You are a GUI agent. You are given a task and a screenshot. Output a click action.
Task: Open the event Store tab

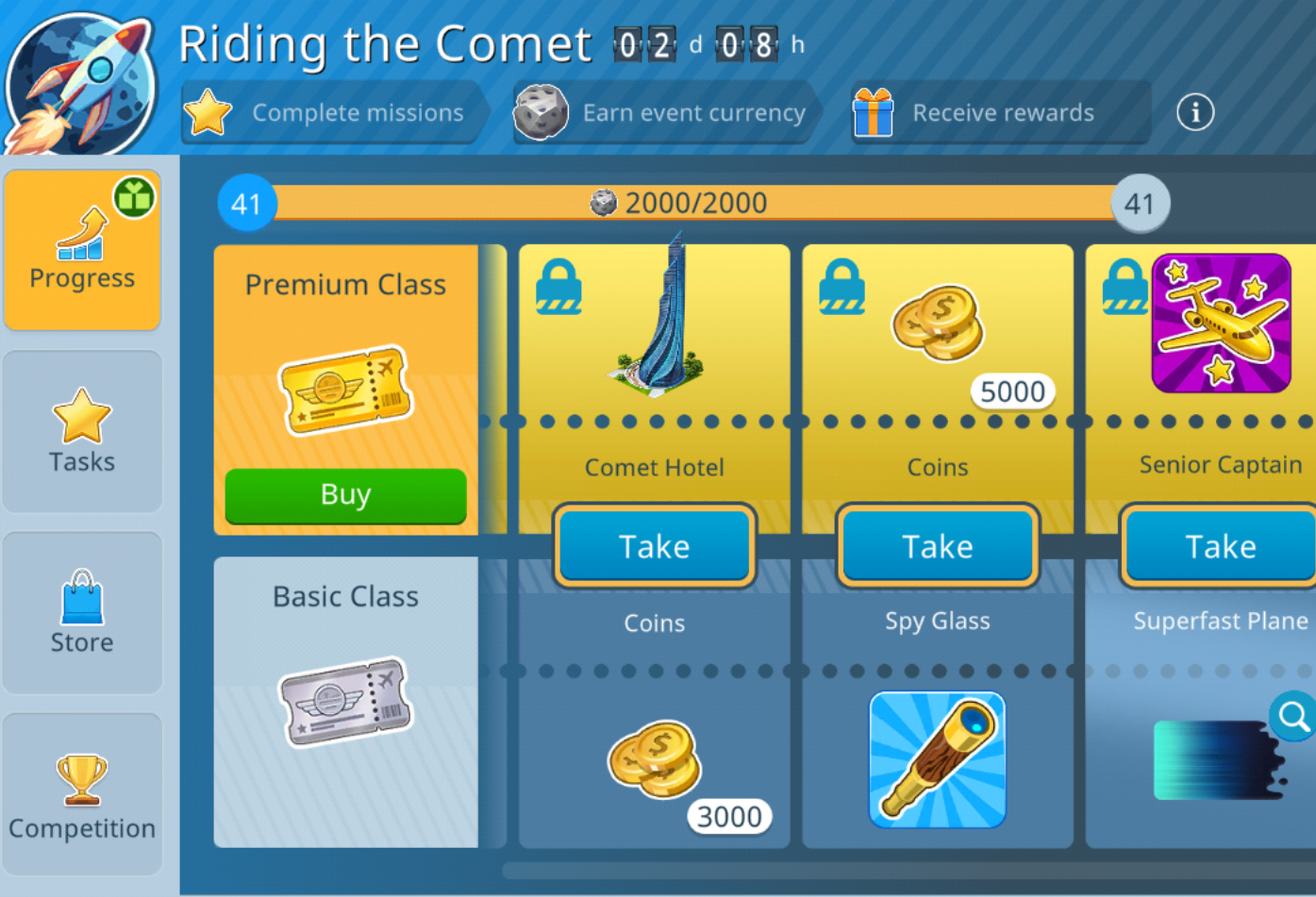pyautogui.click(x=82, y=613)
